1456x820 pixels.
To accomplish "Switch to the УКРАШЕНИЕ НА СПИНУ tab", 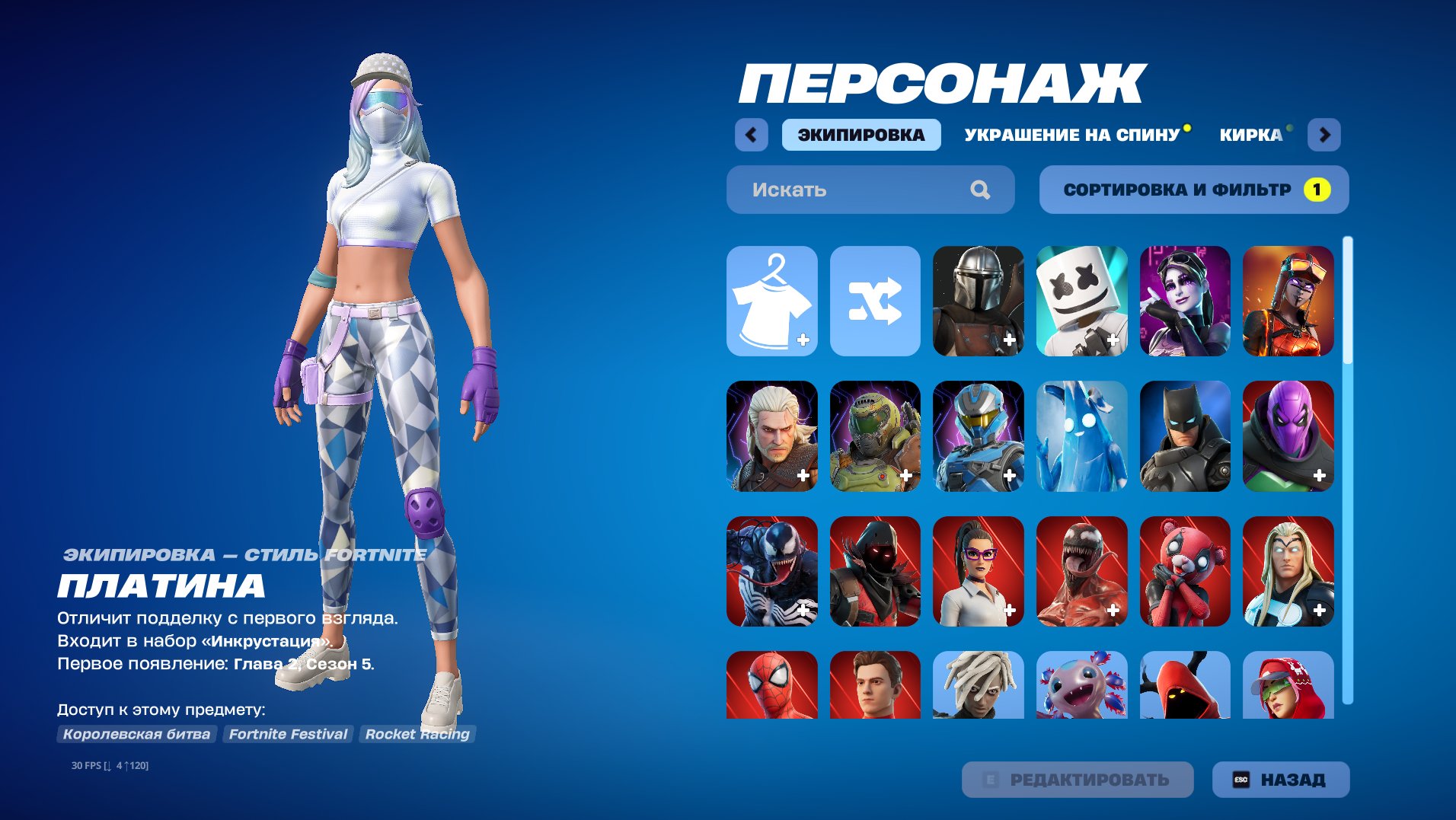I will [1069, 134].
